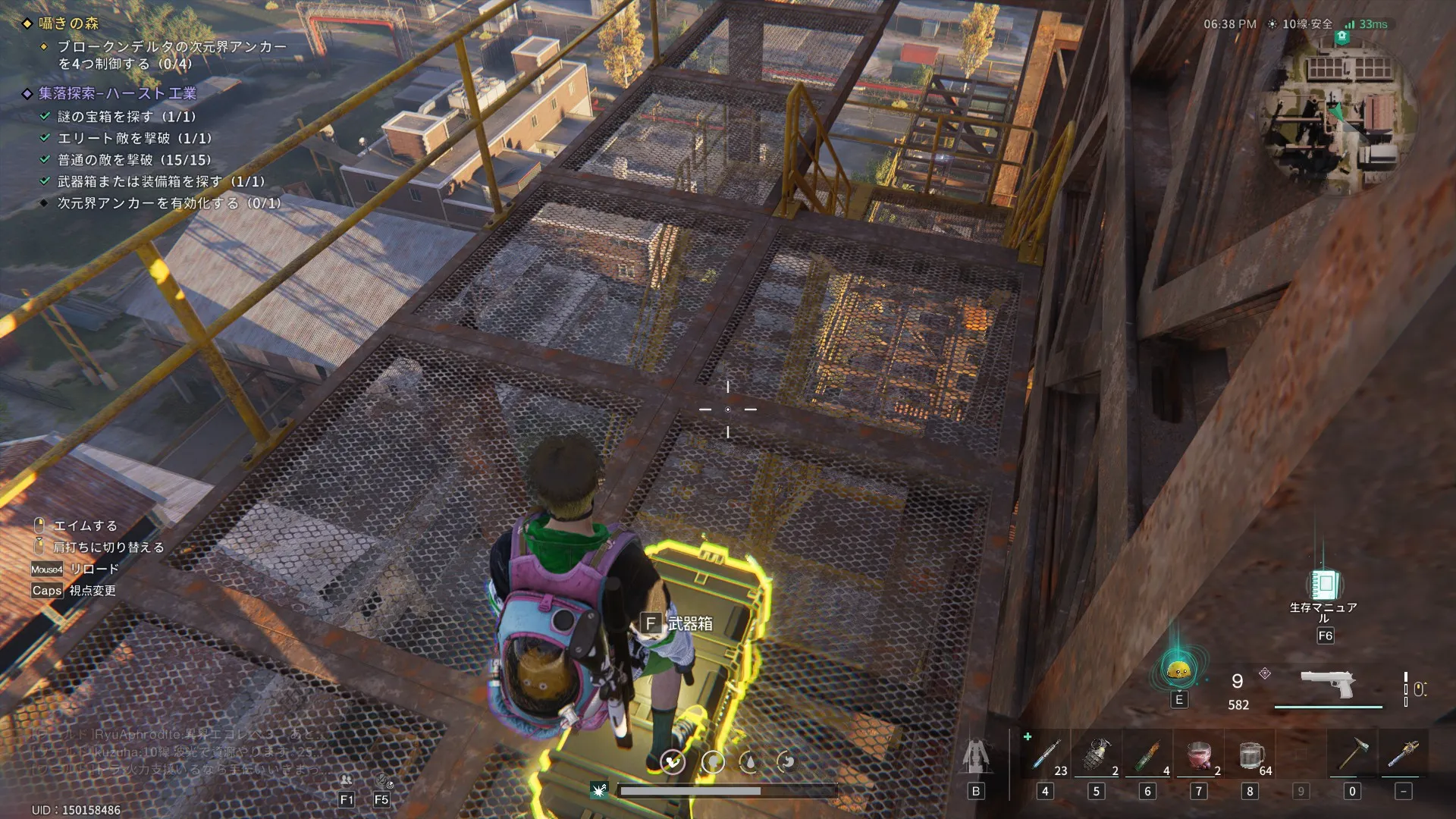Use the pink juice glass slot
The image size is (1456, 819).
[x=1198, y=755]
